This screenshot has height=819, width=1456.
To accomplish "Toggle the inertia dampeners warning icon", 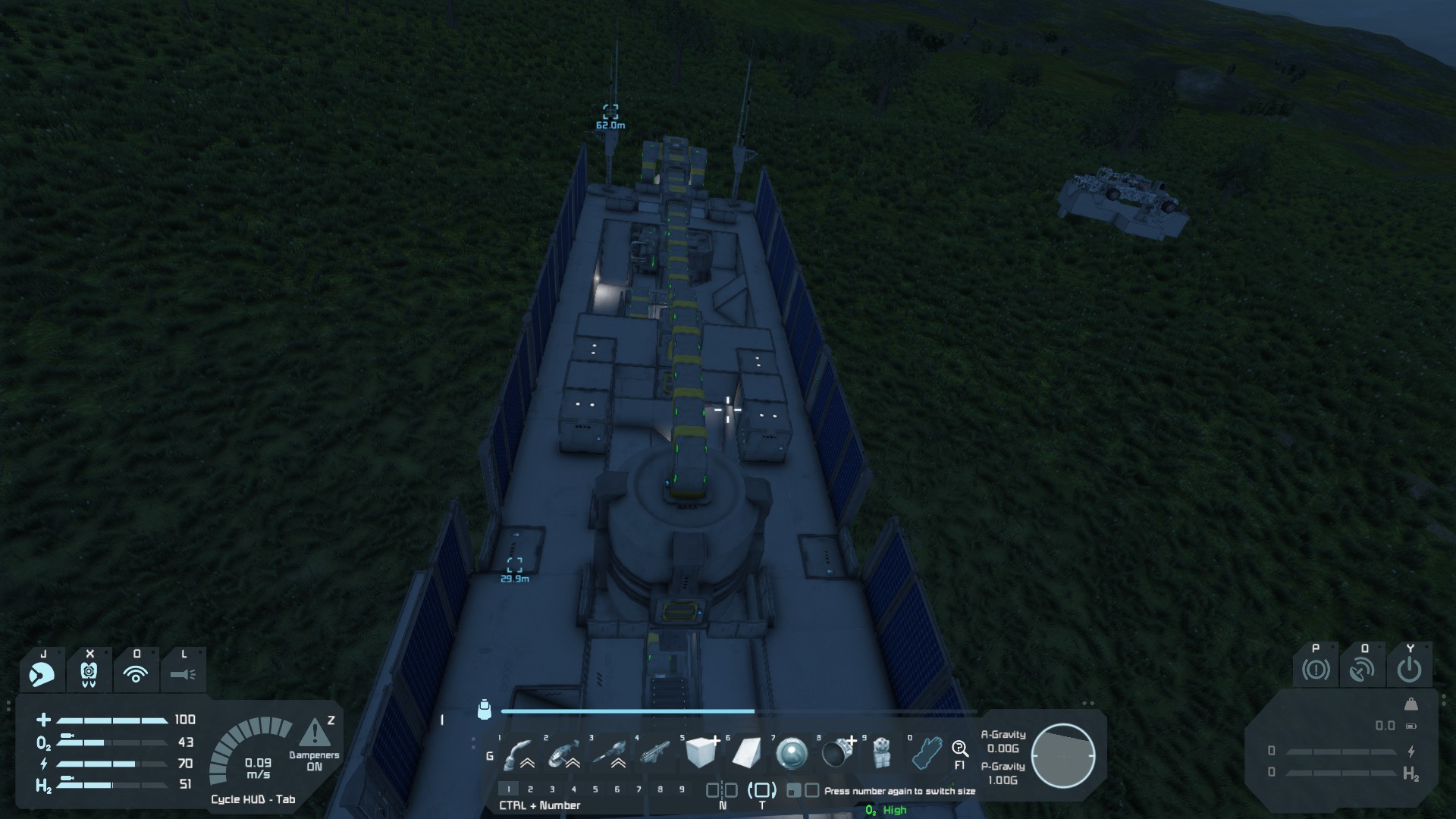I will point(314,733).
